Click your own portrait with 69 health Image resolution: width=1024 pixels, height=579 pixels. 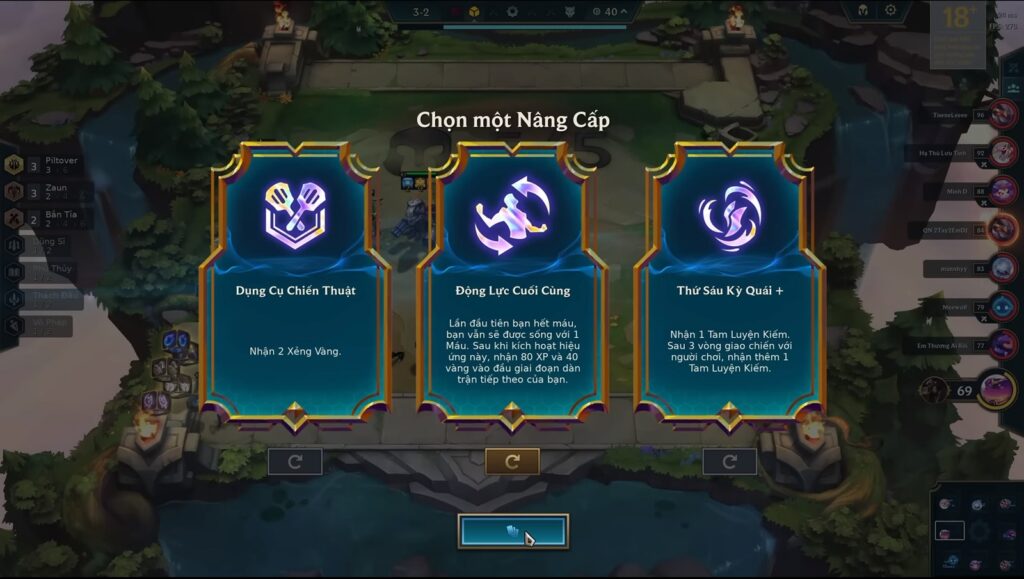(996, 389)
